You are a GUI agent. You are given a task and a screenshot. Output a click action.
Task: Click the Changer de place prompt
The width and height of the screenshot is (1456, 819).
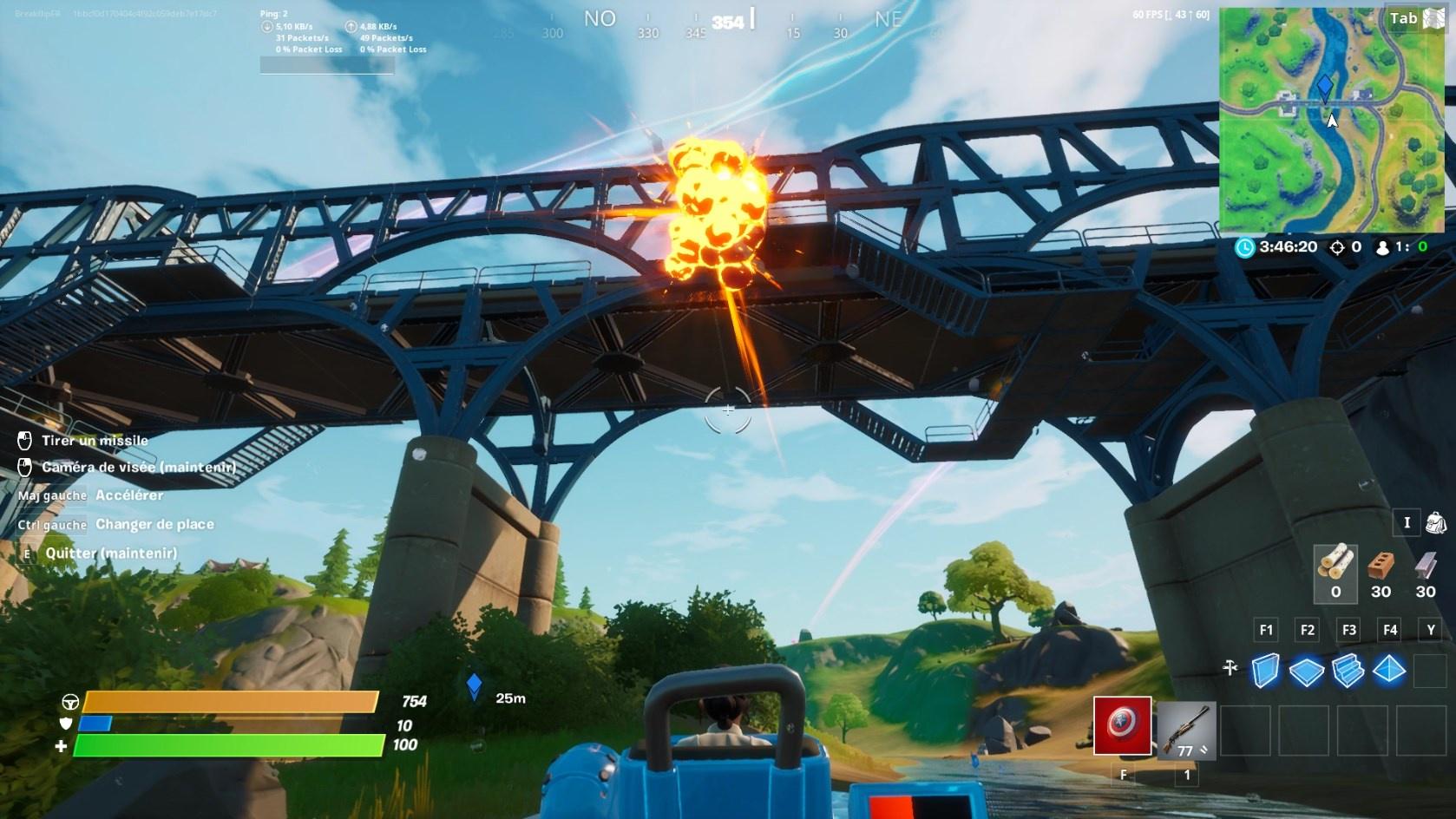(154, 524)
